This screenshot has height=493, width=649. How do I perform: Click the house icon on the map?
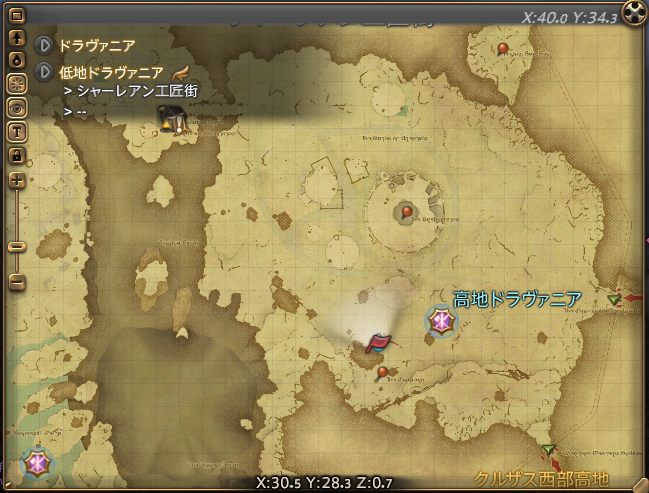click(x=169, y=122)
